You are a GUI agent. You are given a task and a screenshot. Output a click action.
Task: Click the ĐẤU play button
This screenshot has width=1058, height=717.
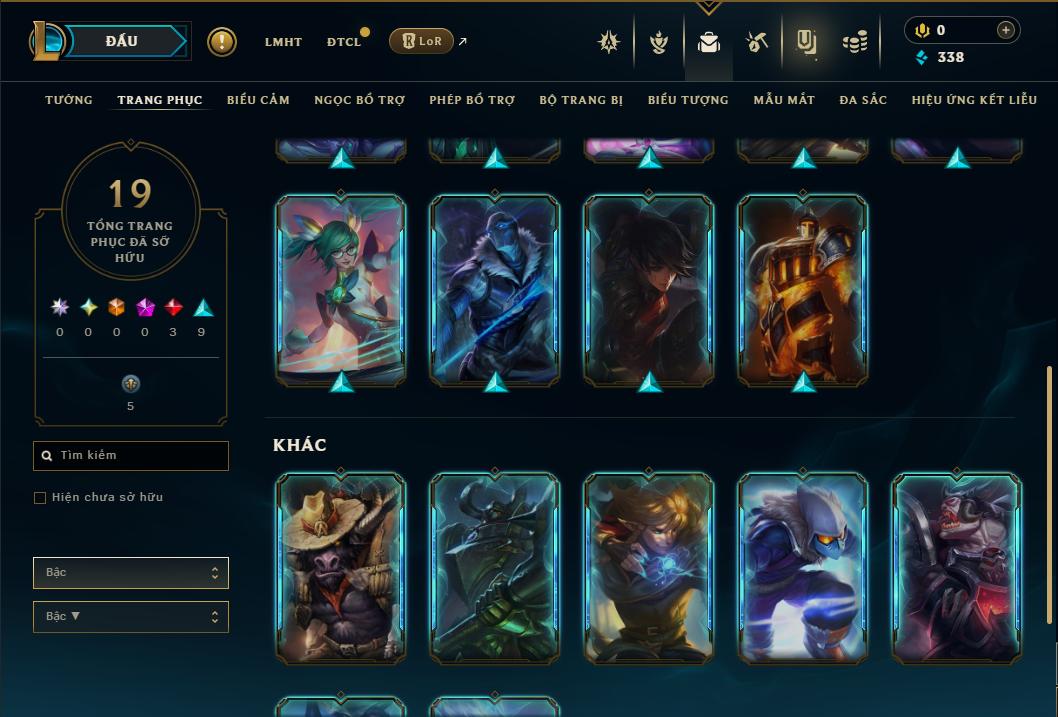coord(122,41)
